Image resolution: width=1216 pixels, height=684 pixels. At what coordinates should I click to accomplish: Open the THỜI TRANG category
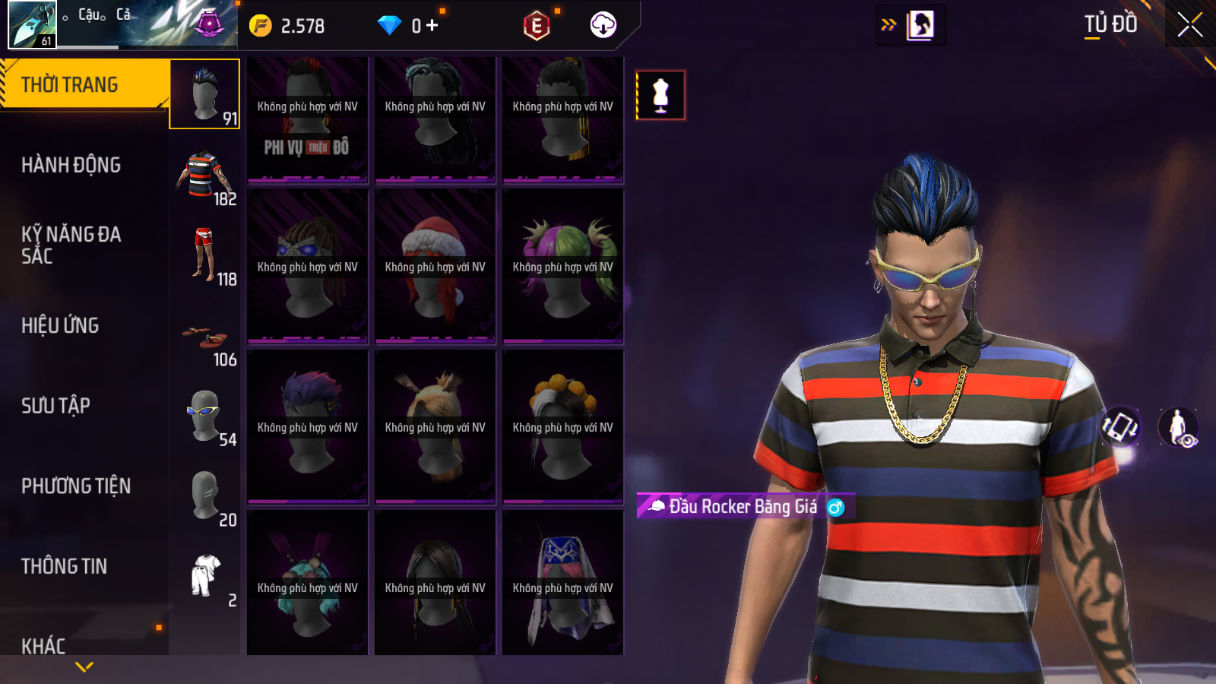tap(70, 85)
